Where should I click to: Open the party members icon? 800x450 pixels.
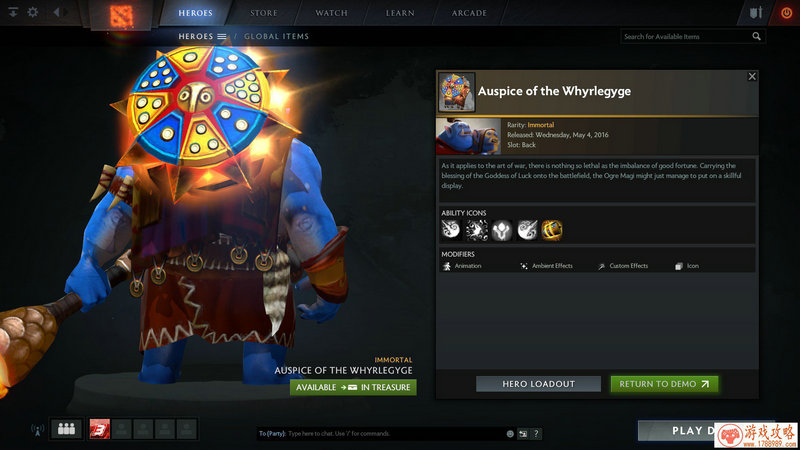coord(67,429)
